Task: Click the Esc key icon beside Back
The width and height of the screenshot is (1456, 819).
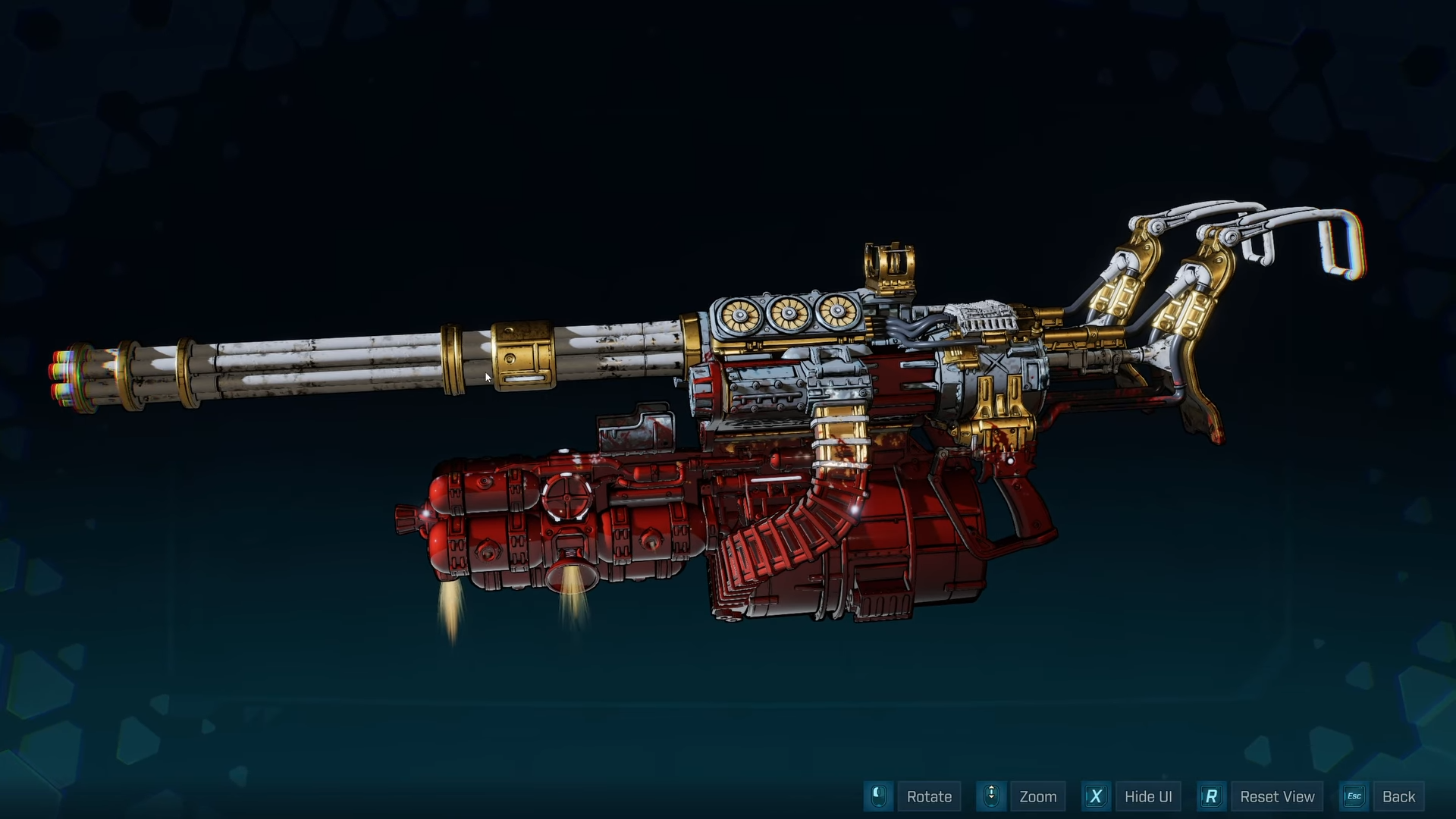Action: point(1354,796)
